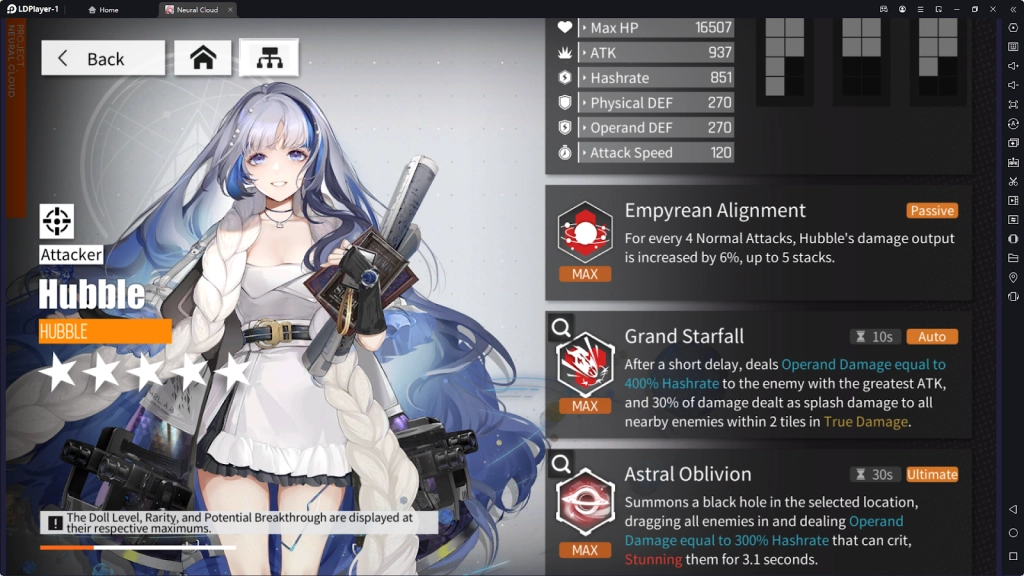Image resolution: width=1024 pixels, height=576 pixels.
Task: Close the LDPlayer emulator window
Action: tap(994, 9)
